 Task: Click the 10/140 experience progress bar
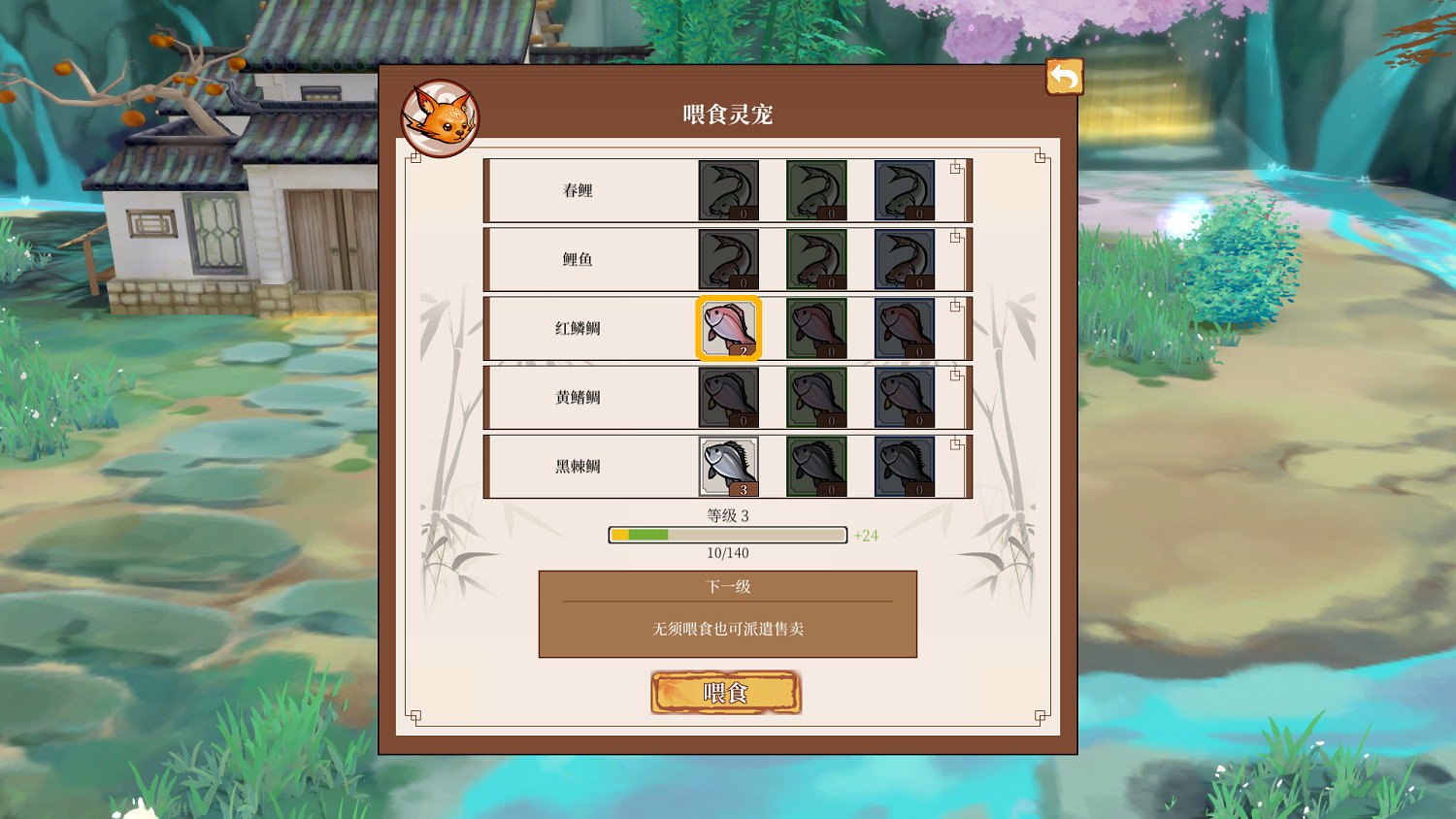click(726, 535)
